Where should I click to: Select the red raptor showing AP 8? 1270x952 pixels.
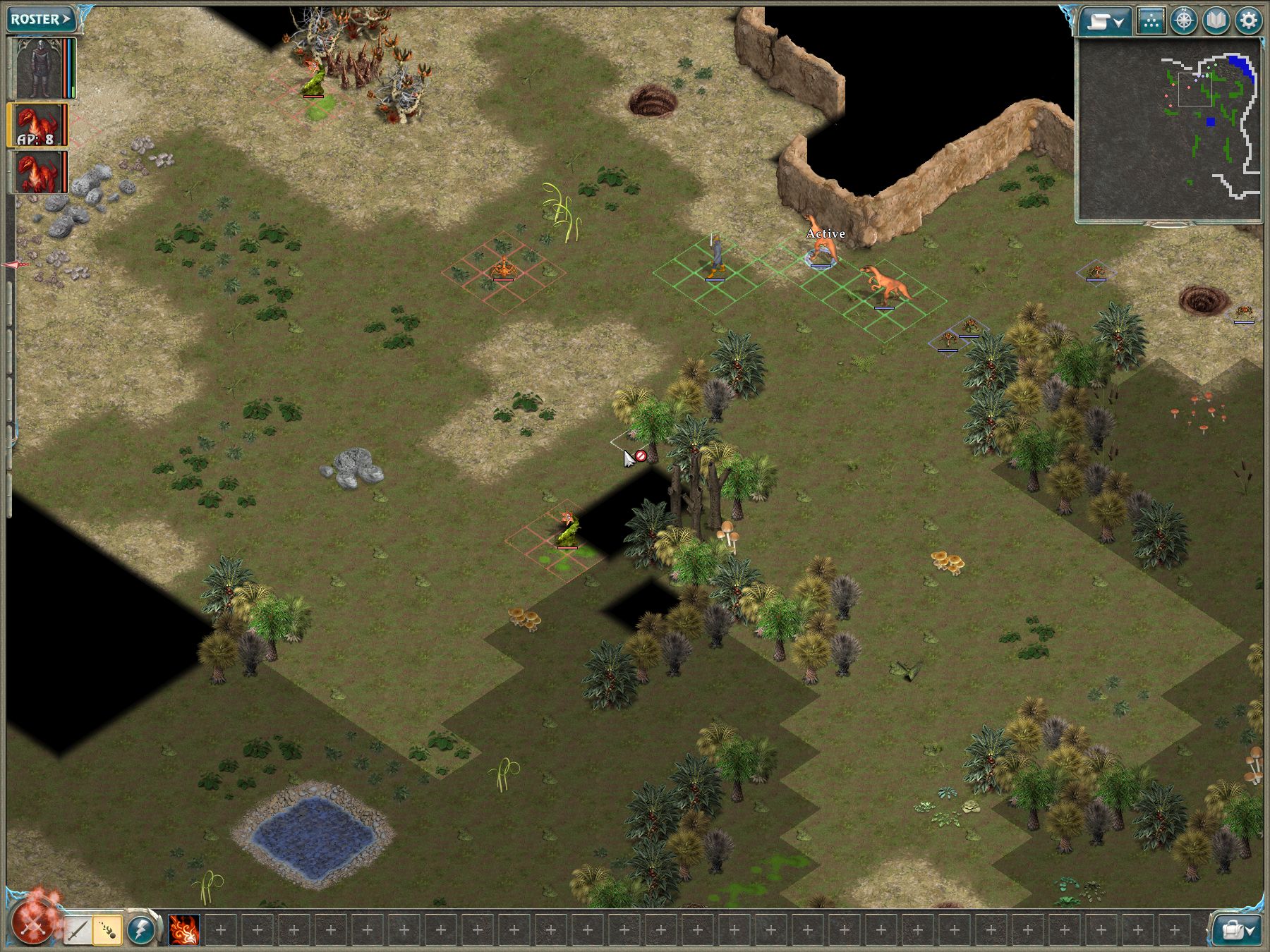37,125
